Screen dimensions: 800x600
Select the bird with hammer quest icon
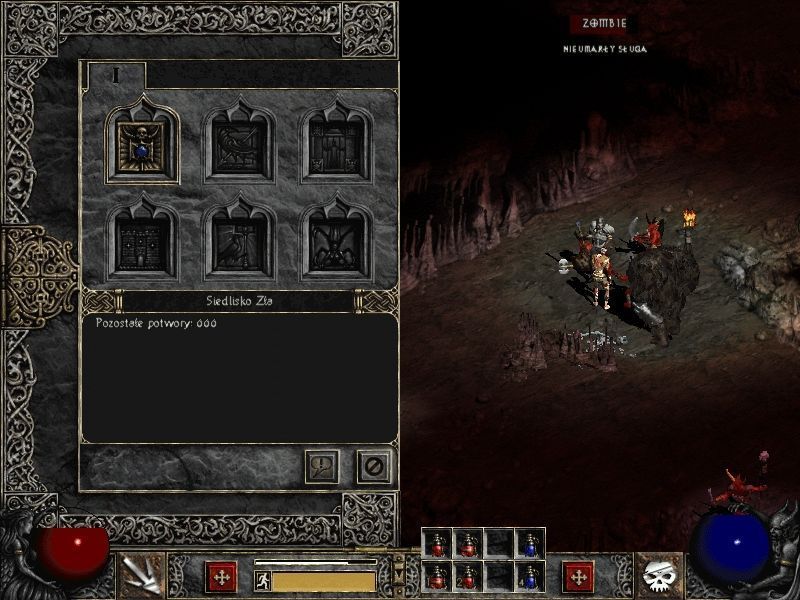[240, 241]
